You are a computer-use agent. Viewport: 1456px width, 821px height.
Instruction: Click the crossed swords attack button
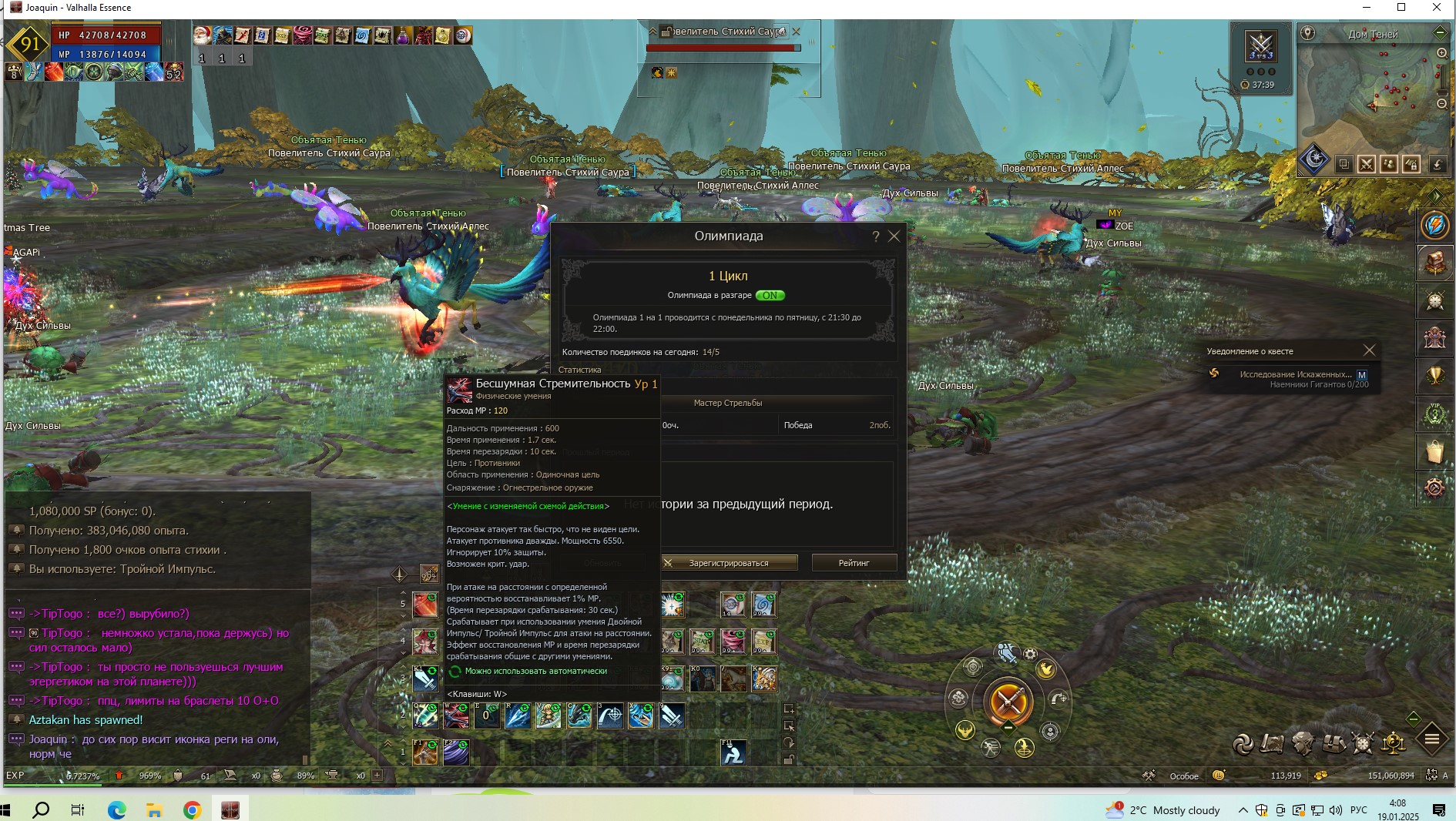coord(1008,702)
